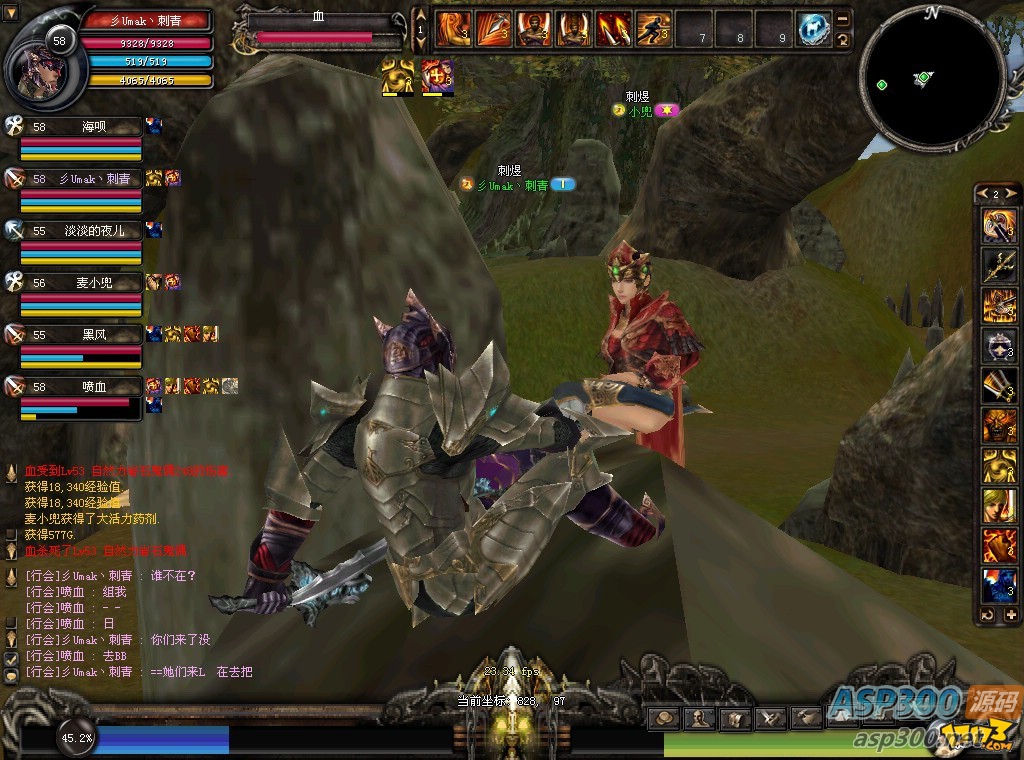Add a slot with side bar plus button
Viewport: 1024px width, 760px height.
point(1011,615)
